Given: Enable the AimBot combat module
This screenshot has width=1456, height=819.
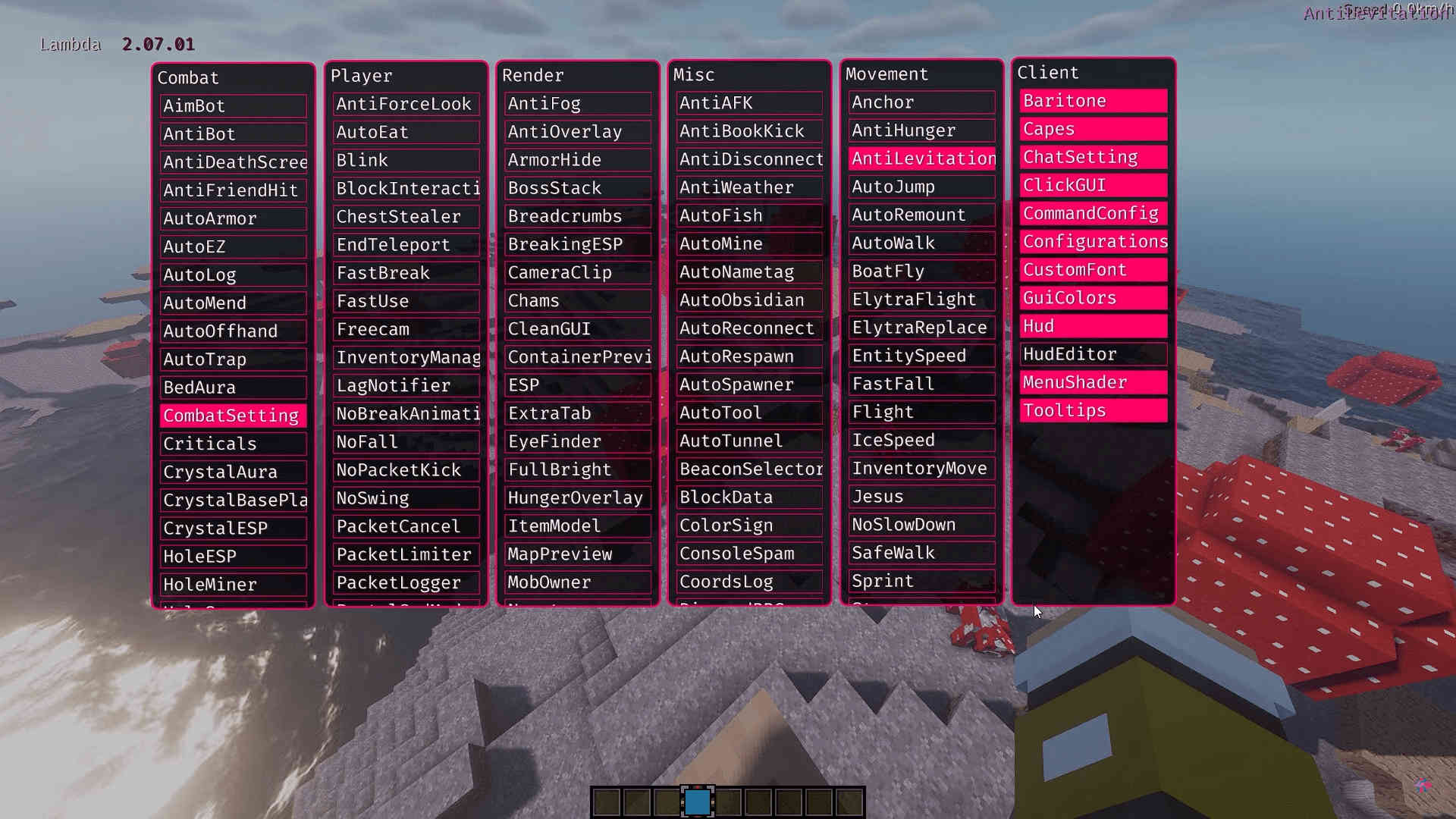Looking at the screenshot, I should [233, 105].
